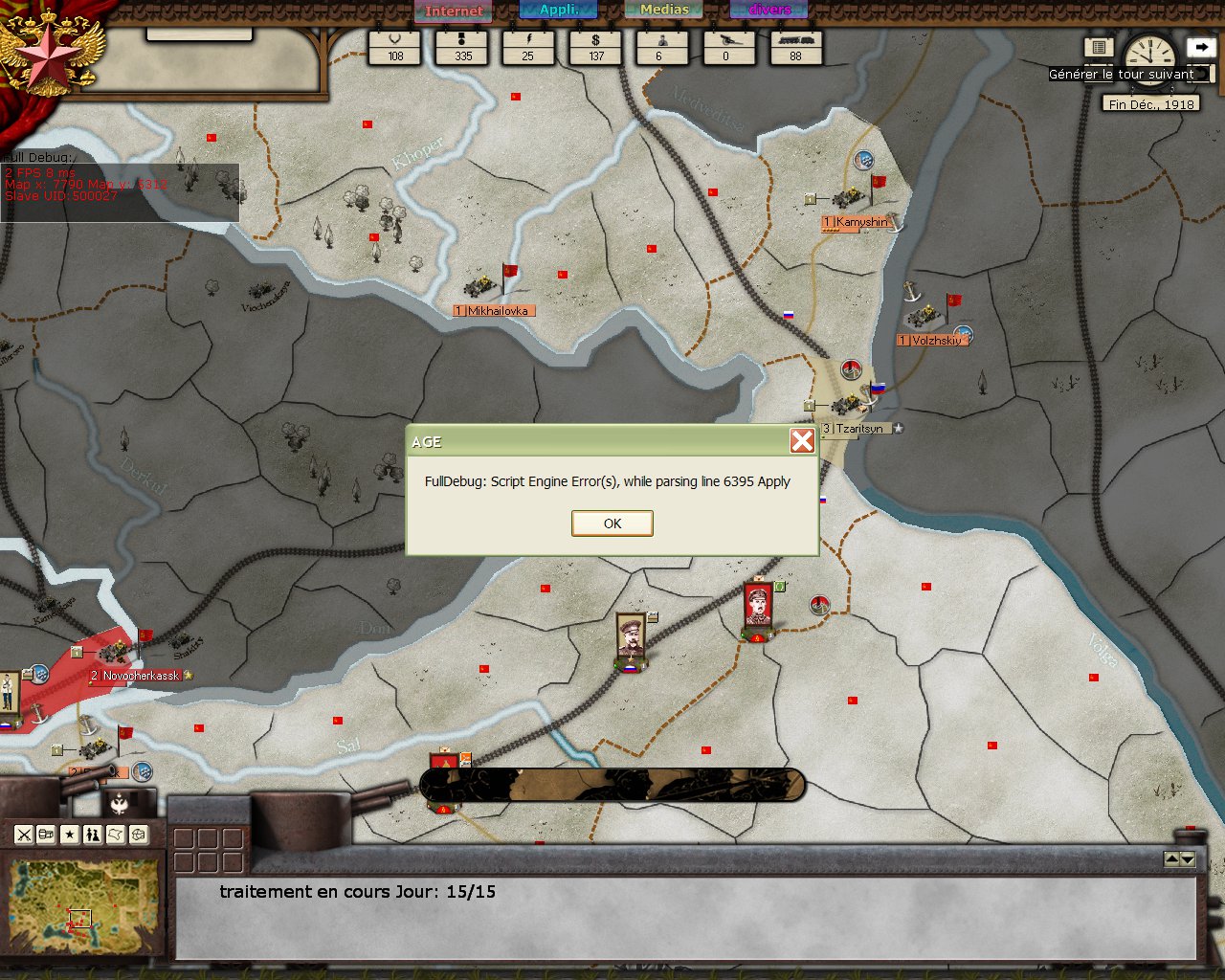Open the Internet overlay tab
This screenshot has width=1225, height=980.
pyautogui.click(x=454, y=11)
